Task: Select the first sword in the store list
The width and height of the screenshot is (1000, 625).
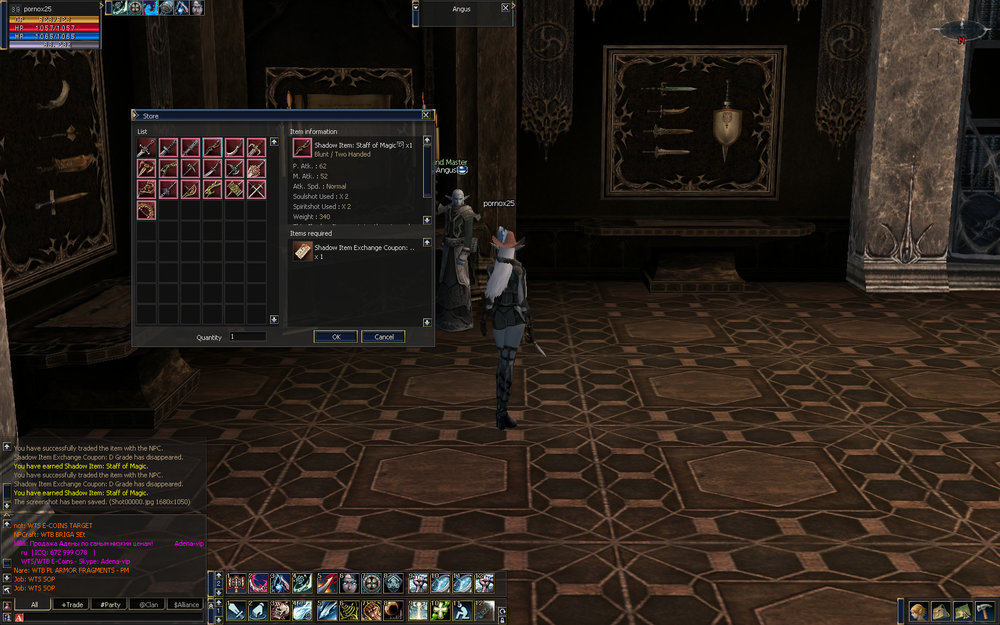Action: coord(146,147)
